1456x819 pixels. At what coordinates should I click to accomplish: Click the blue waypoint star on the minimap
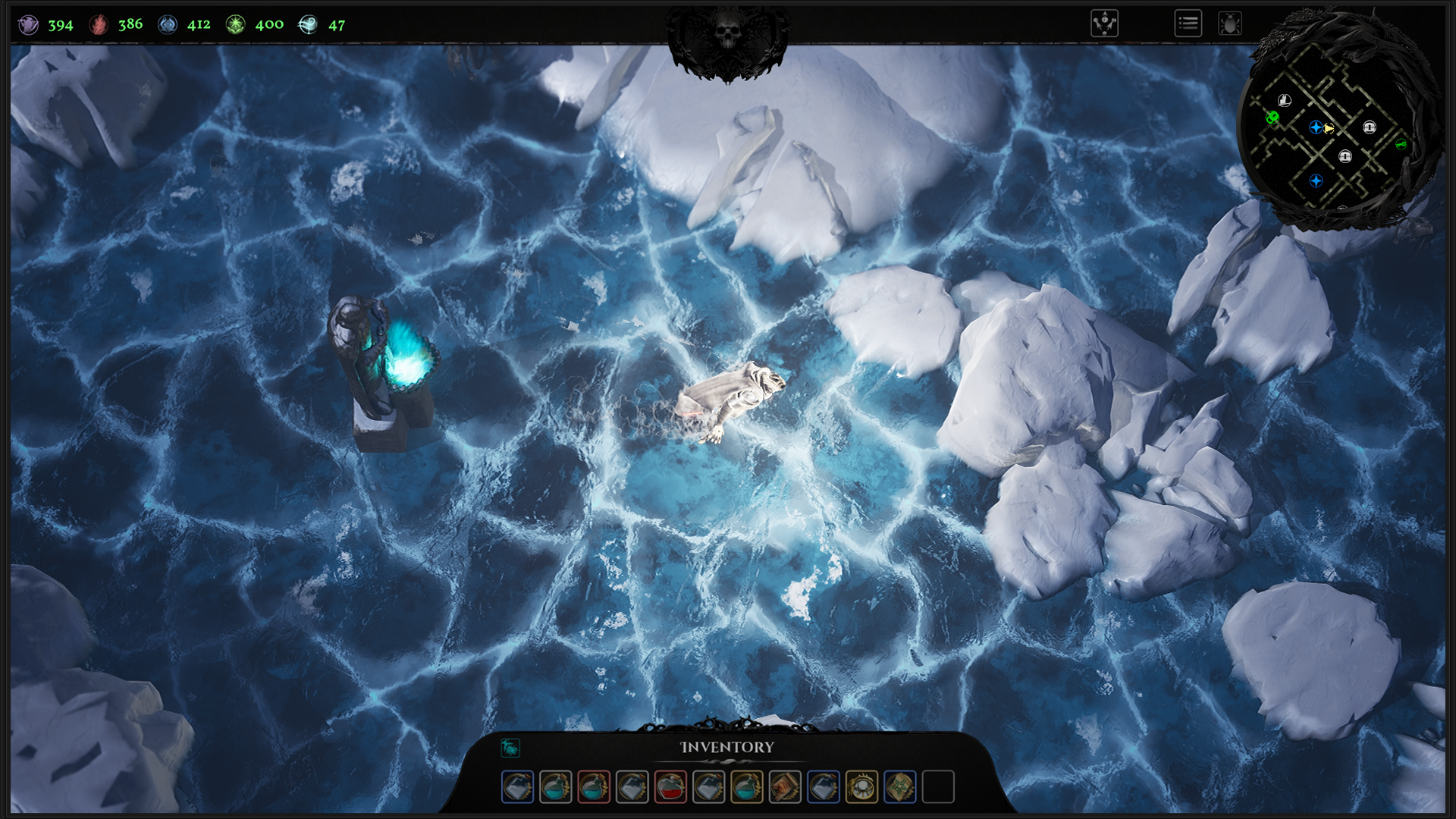click(x=1316, y=127)
